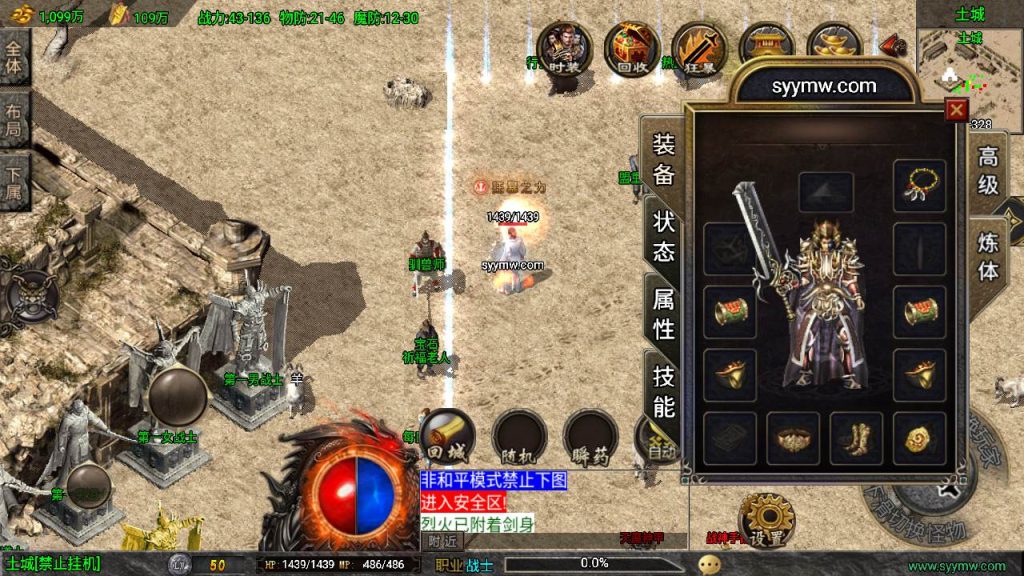The height and width of the screenshot is (576, 1024).
Task: Close the character equipment panel
Action: pos(957,110)
